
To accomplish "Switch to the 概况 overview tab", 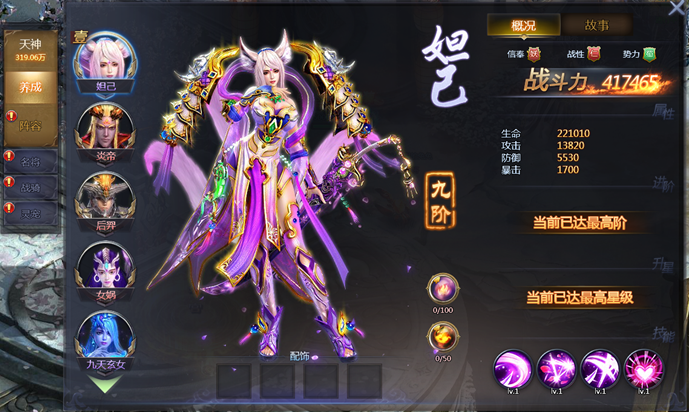I will click(523, 25).
